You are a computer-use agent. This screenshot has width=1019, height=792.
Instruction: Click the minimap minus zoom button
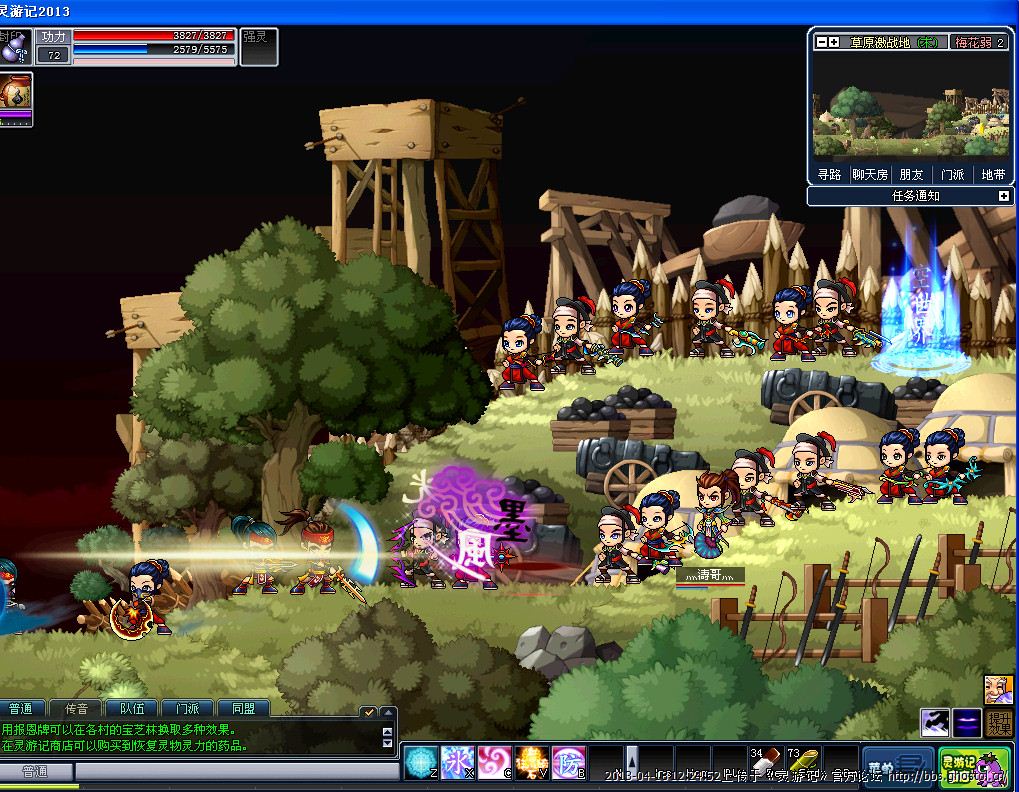point(821,42)
